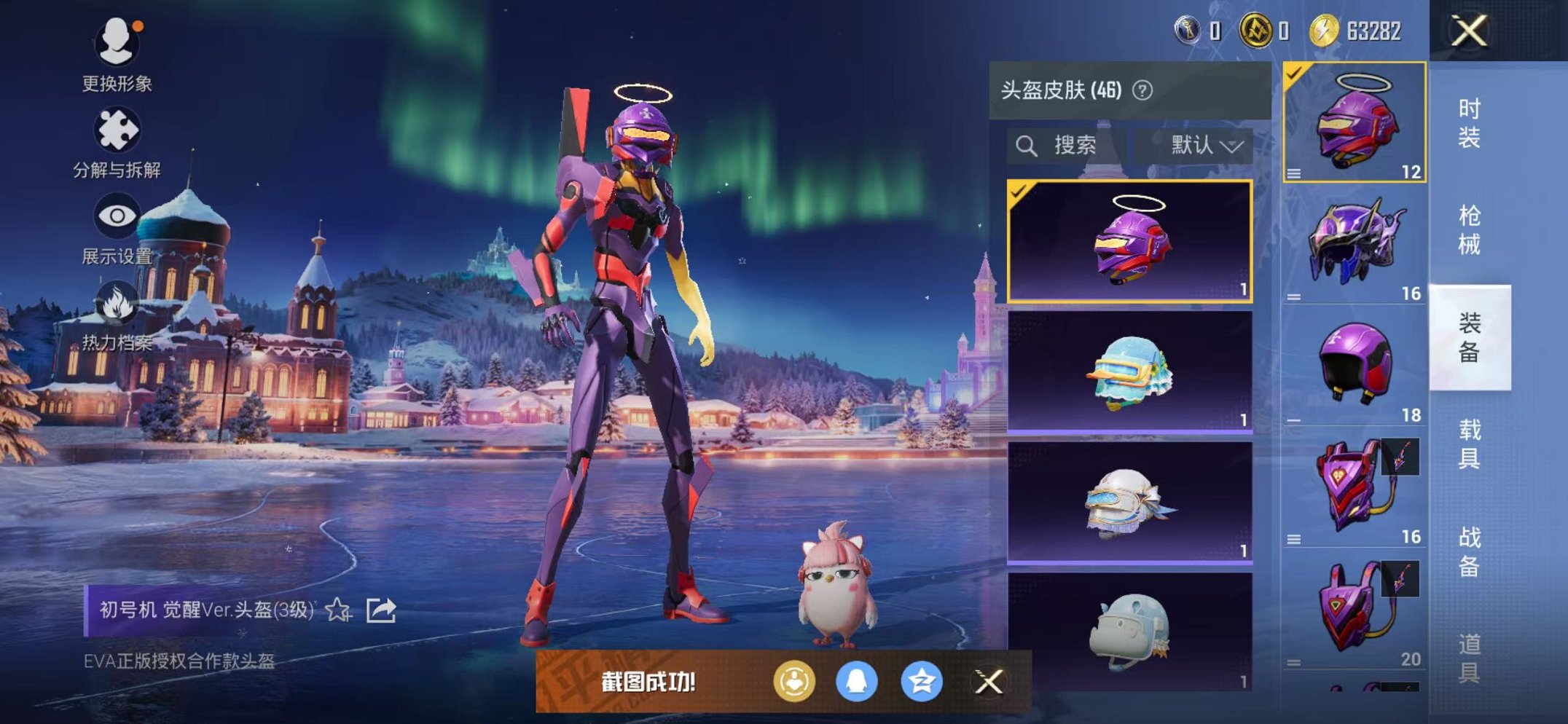Viewport: 1568px width, 724px height.
Task: Open the 默认 sort dropdown
Action: coord(1205,146)
